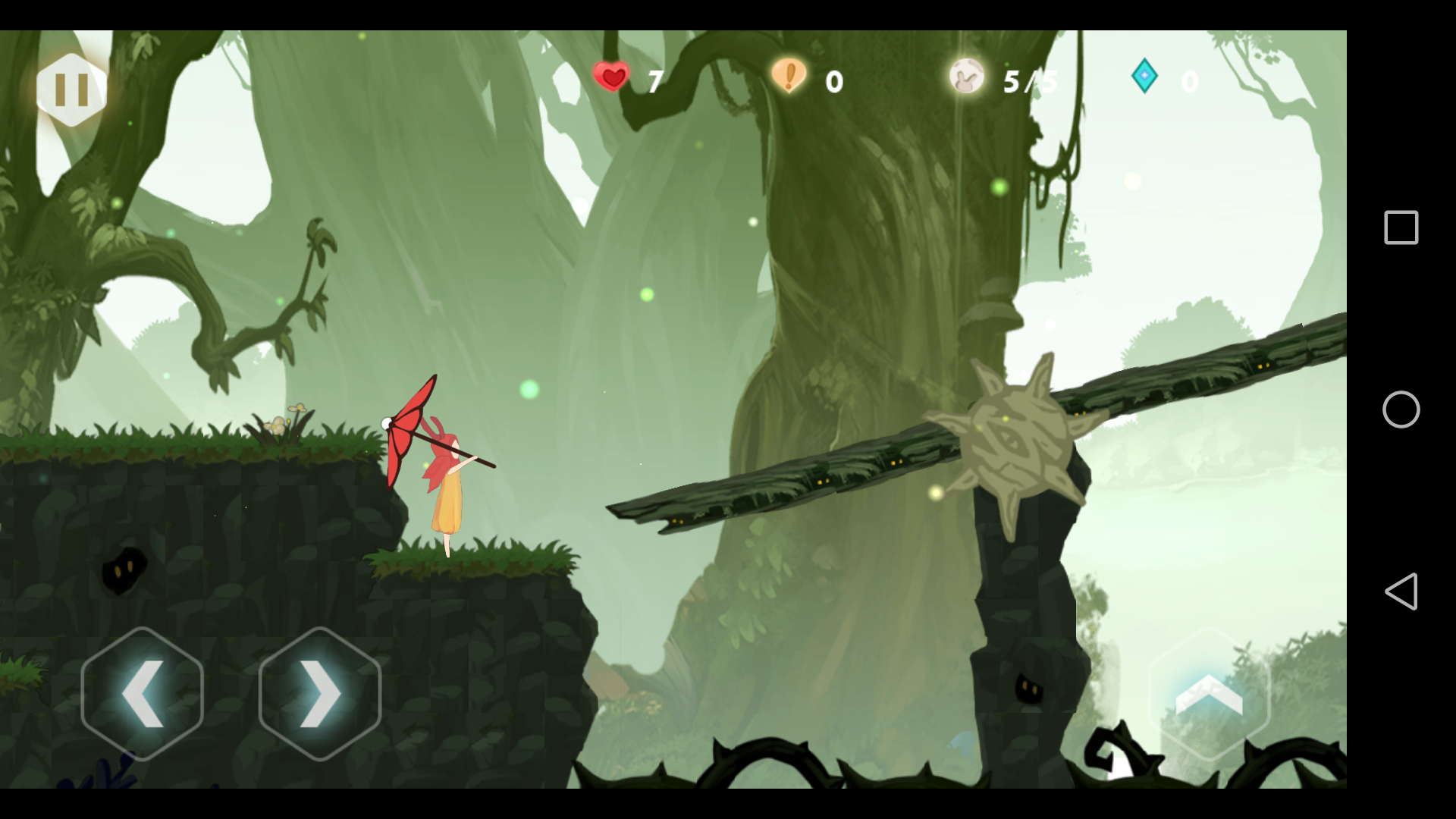Image resolution: width=1456 pixels, height=819 pixels.
Task: Tap the Android back triangle button
Action: (x=1401, y=591)
